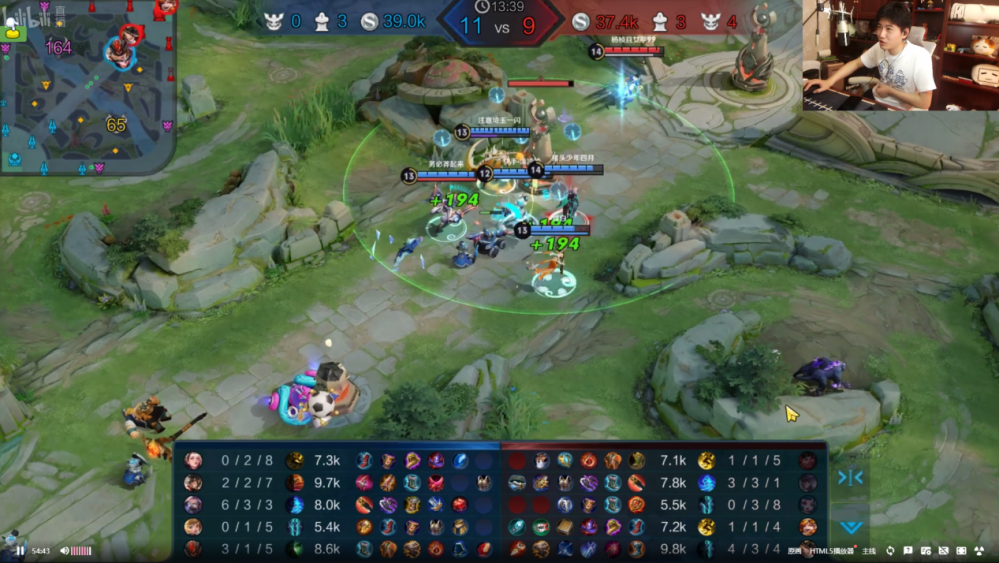Collapse the scoreboard with the inward arrows button
Screen dimensions: 999x563
[x=850, y=478]
